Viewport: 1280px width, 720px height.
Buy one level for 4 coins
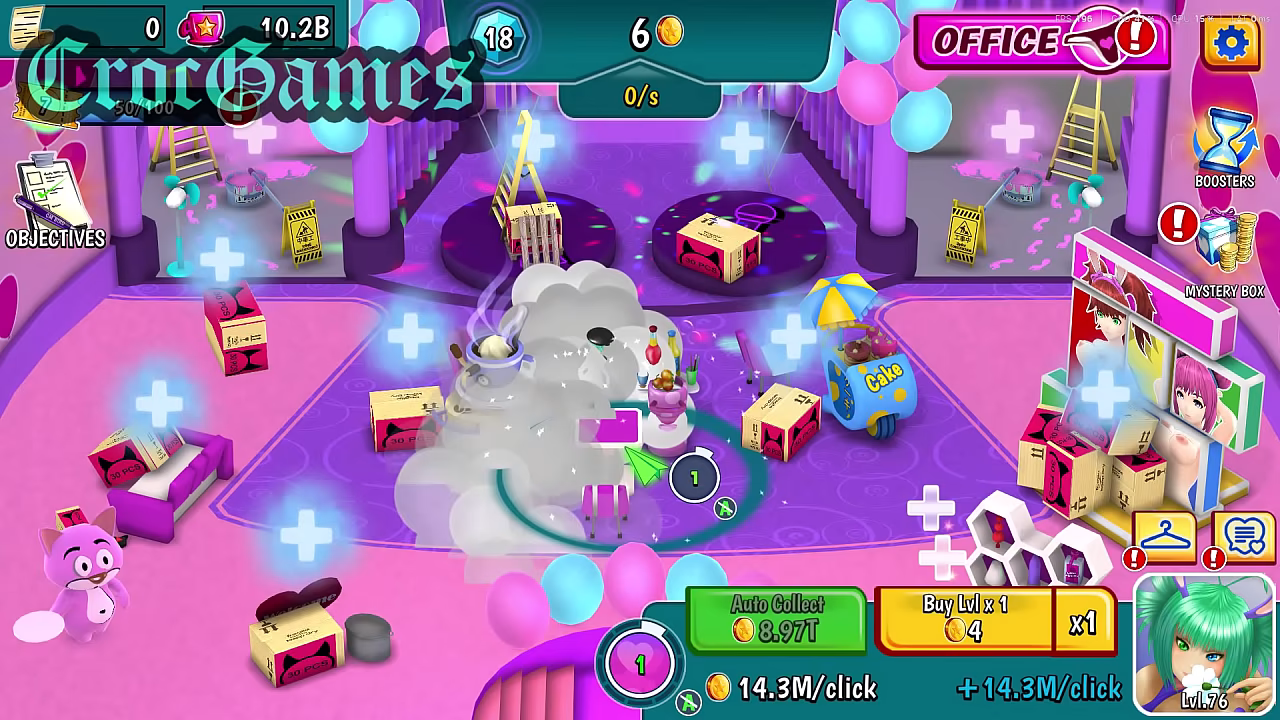tap(964, 619)
